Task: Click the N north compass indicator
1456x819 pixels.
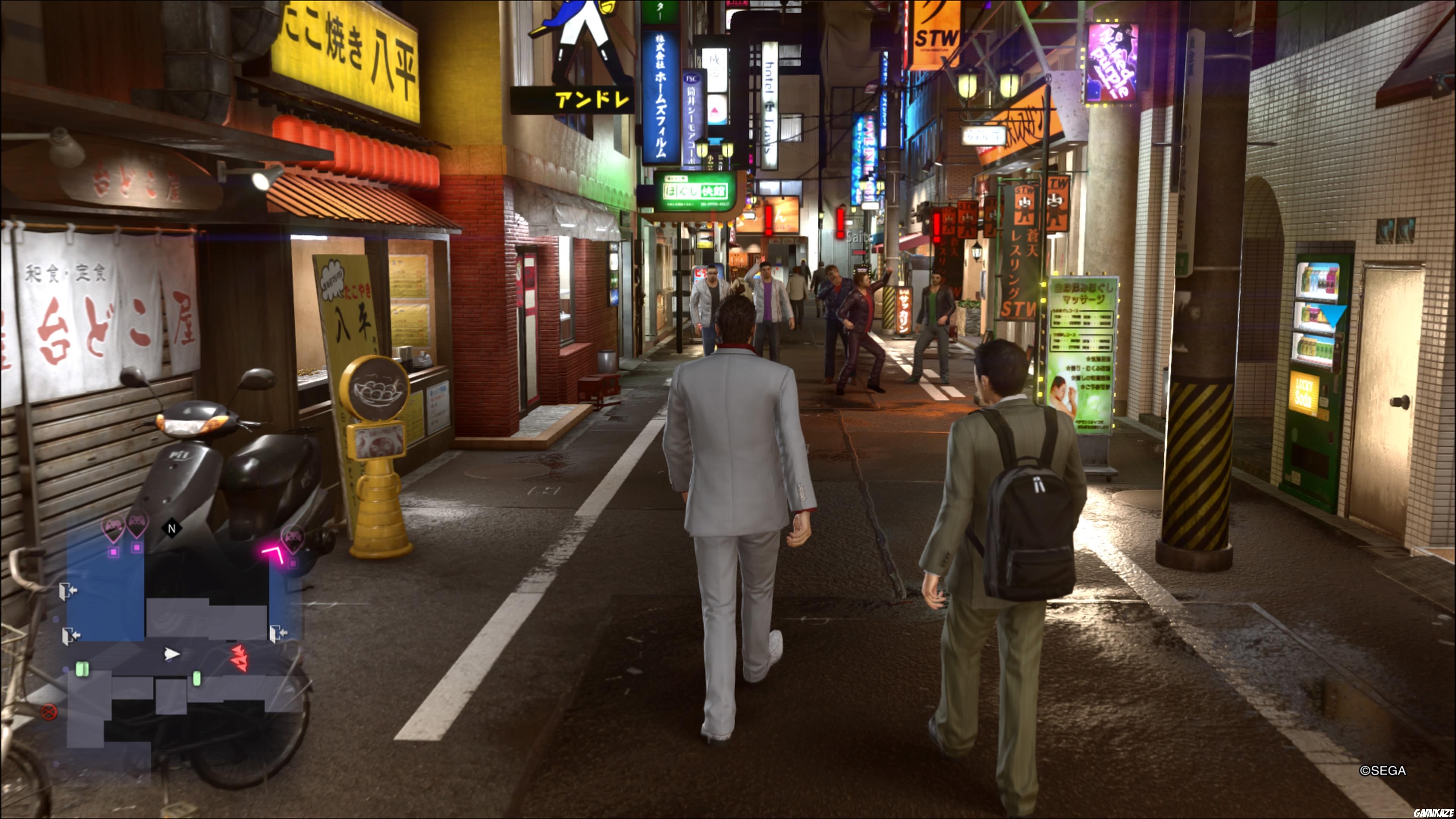Action: [x=172, y=527]
